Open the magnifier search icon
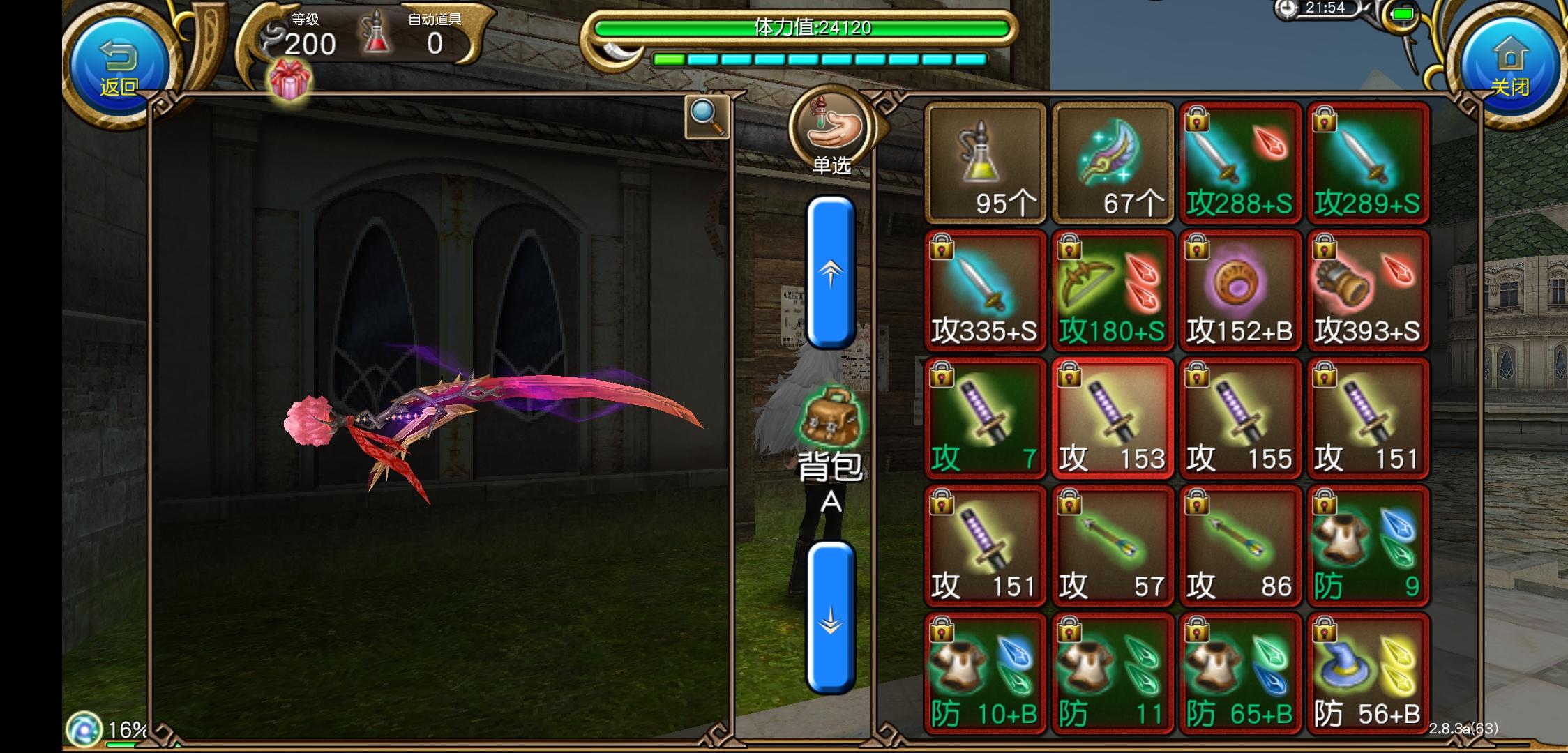Image resolution: width=1568 pixels, height=753 pixels. click(x=706, y=117)
